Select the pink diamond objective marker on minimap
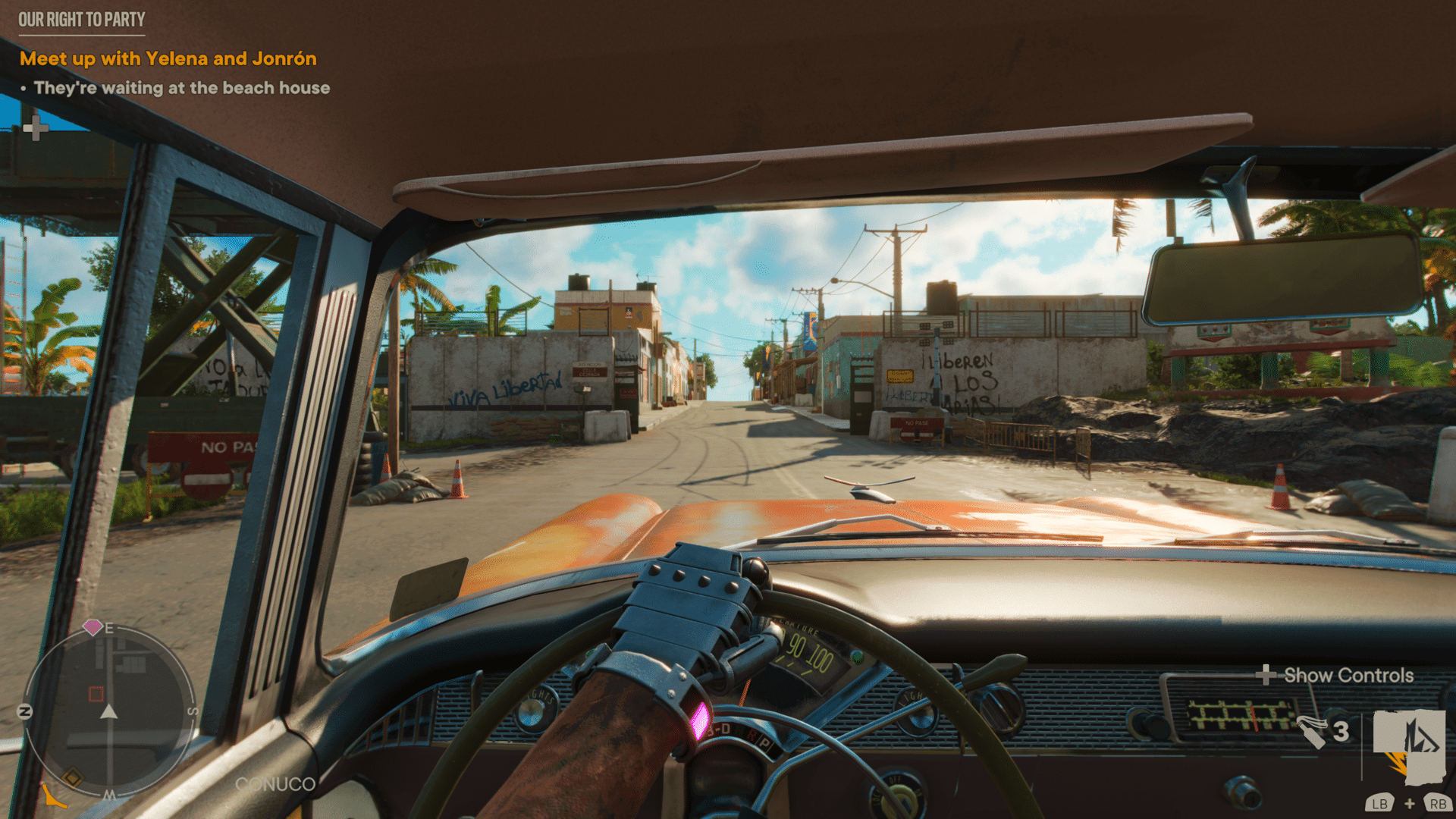 coord(93,627)
